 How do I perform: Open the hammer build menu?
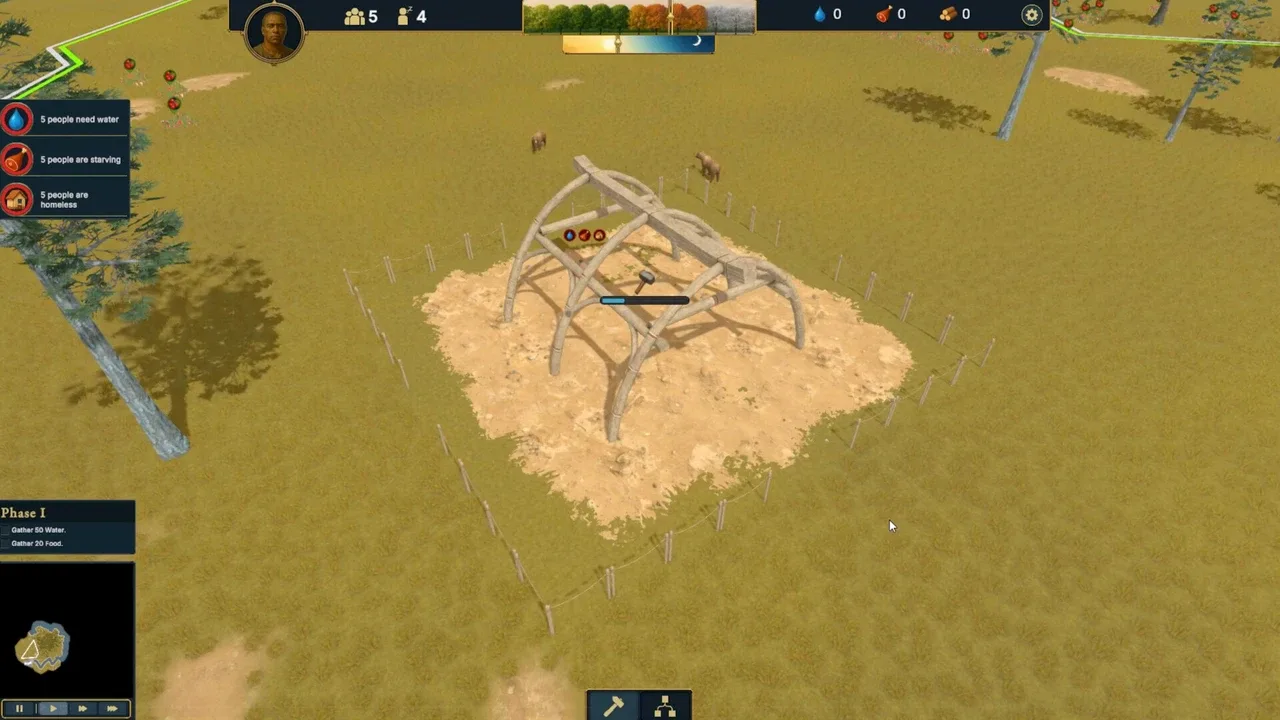point(613,706)
